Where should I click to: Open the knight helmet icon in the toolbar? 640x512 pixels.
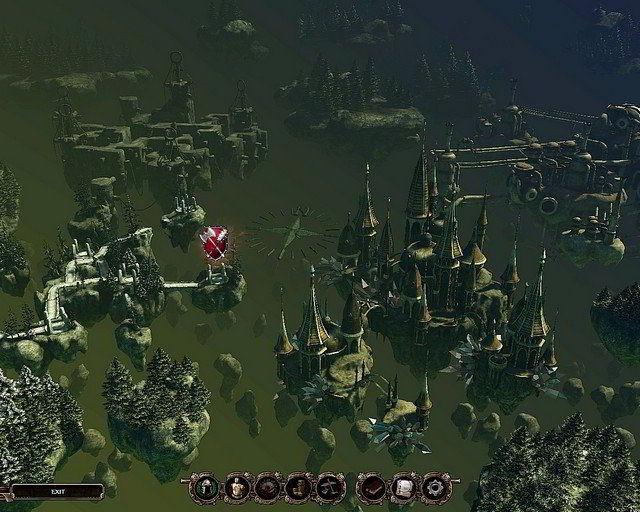click(207, 487)
